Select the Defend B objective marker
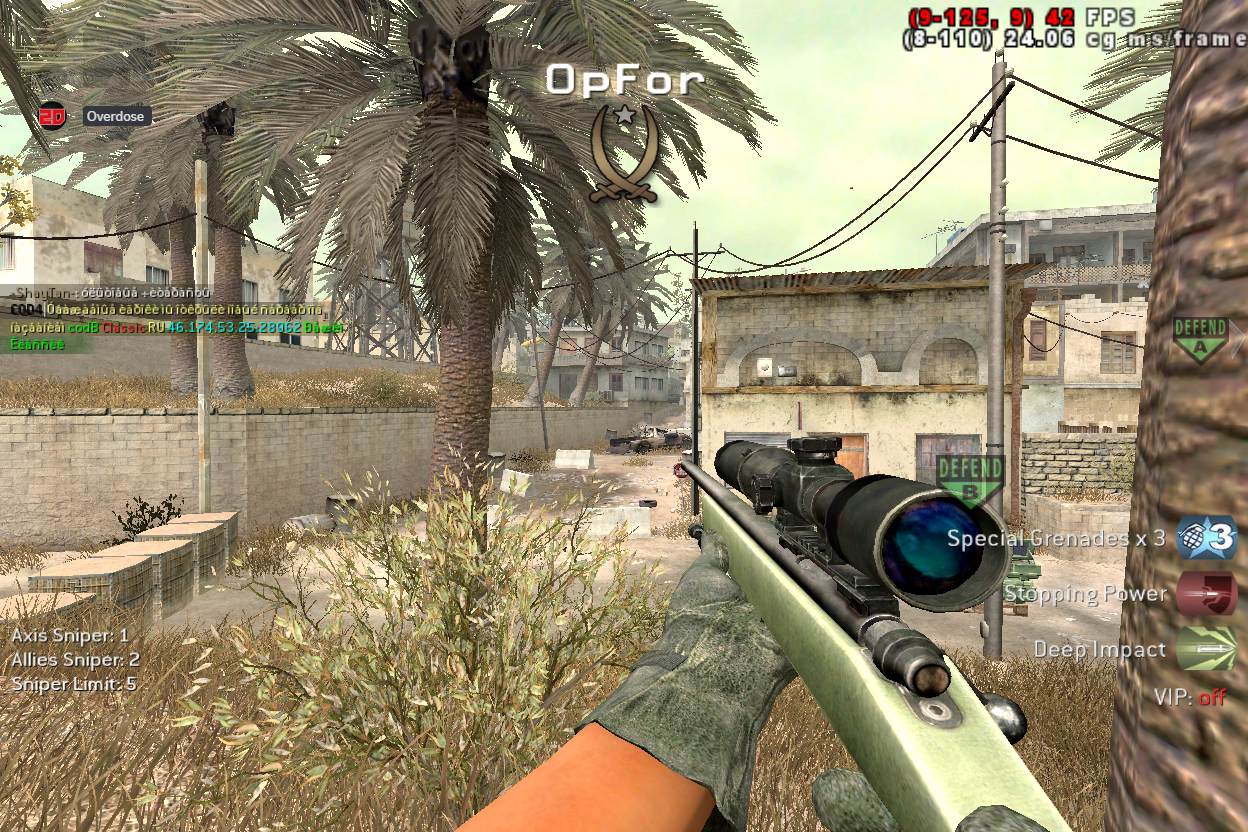 point(969,479)
